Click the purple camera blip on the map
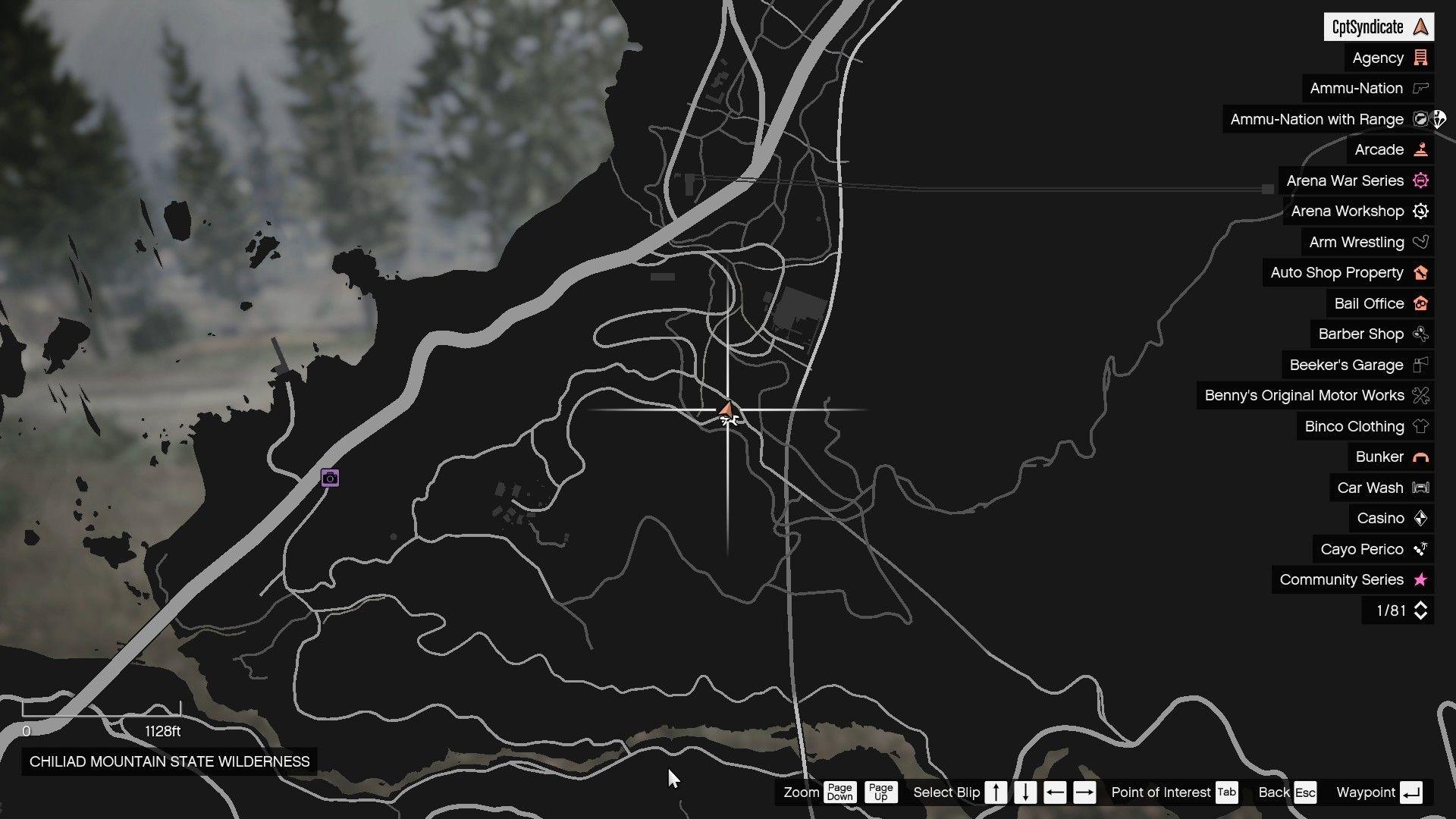This screenshot has width=1456, height=819. 329,479
